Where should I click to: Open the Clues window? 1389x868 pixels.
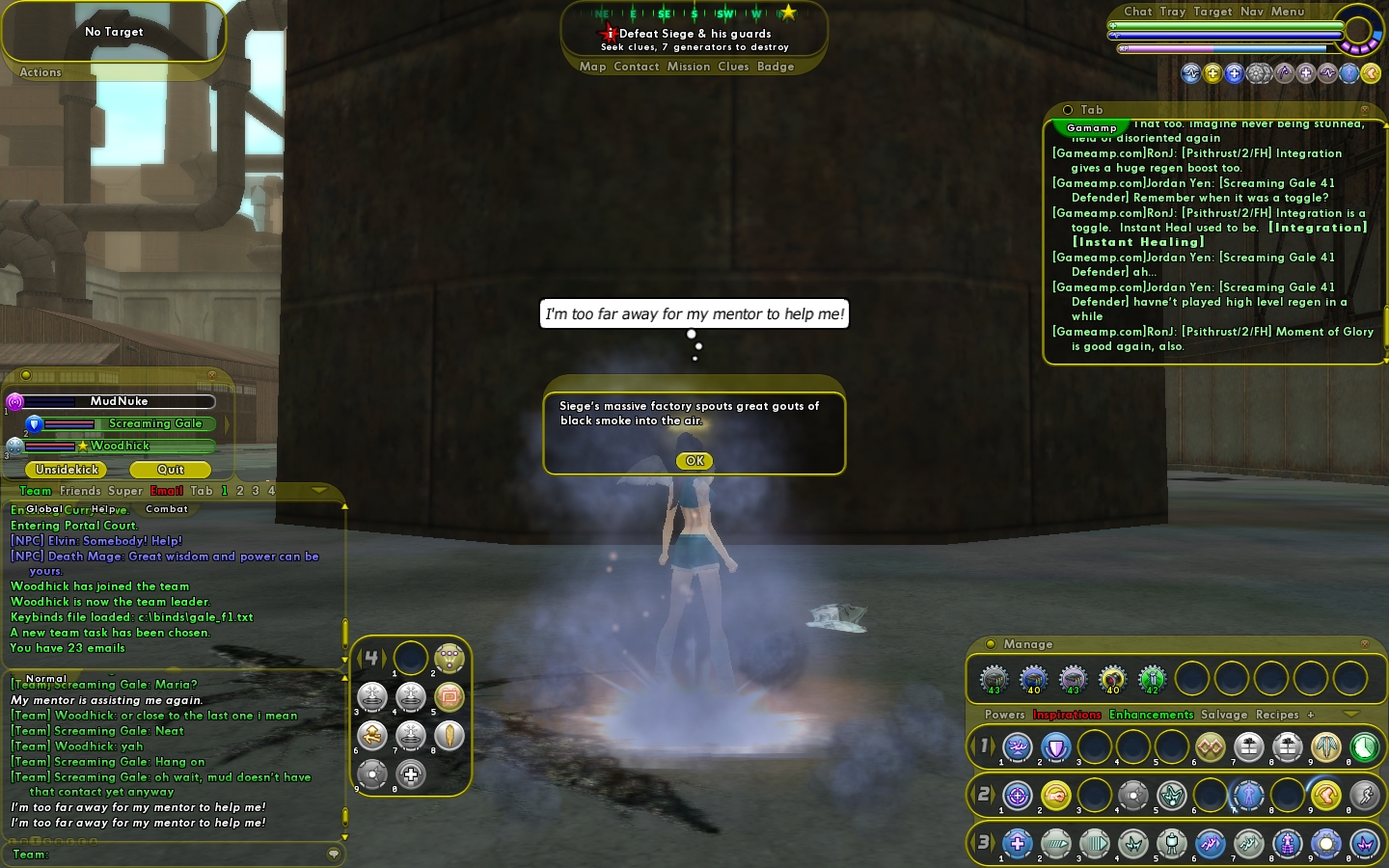tap(733, 67)
